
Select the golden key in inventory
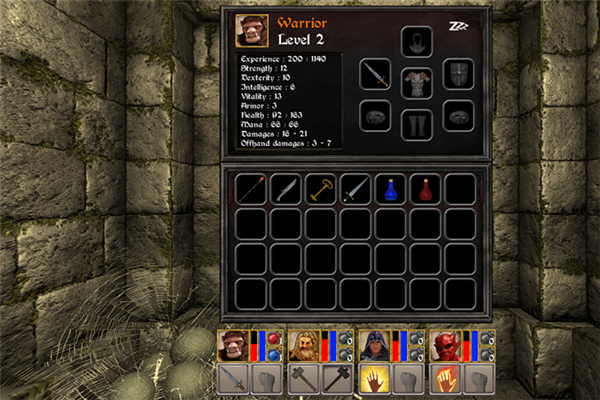321,188
